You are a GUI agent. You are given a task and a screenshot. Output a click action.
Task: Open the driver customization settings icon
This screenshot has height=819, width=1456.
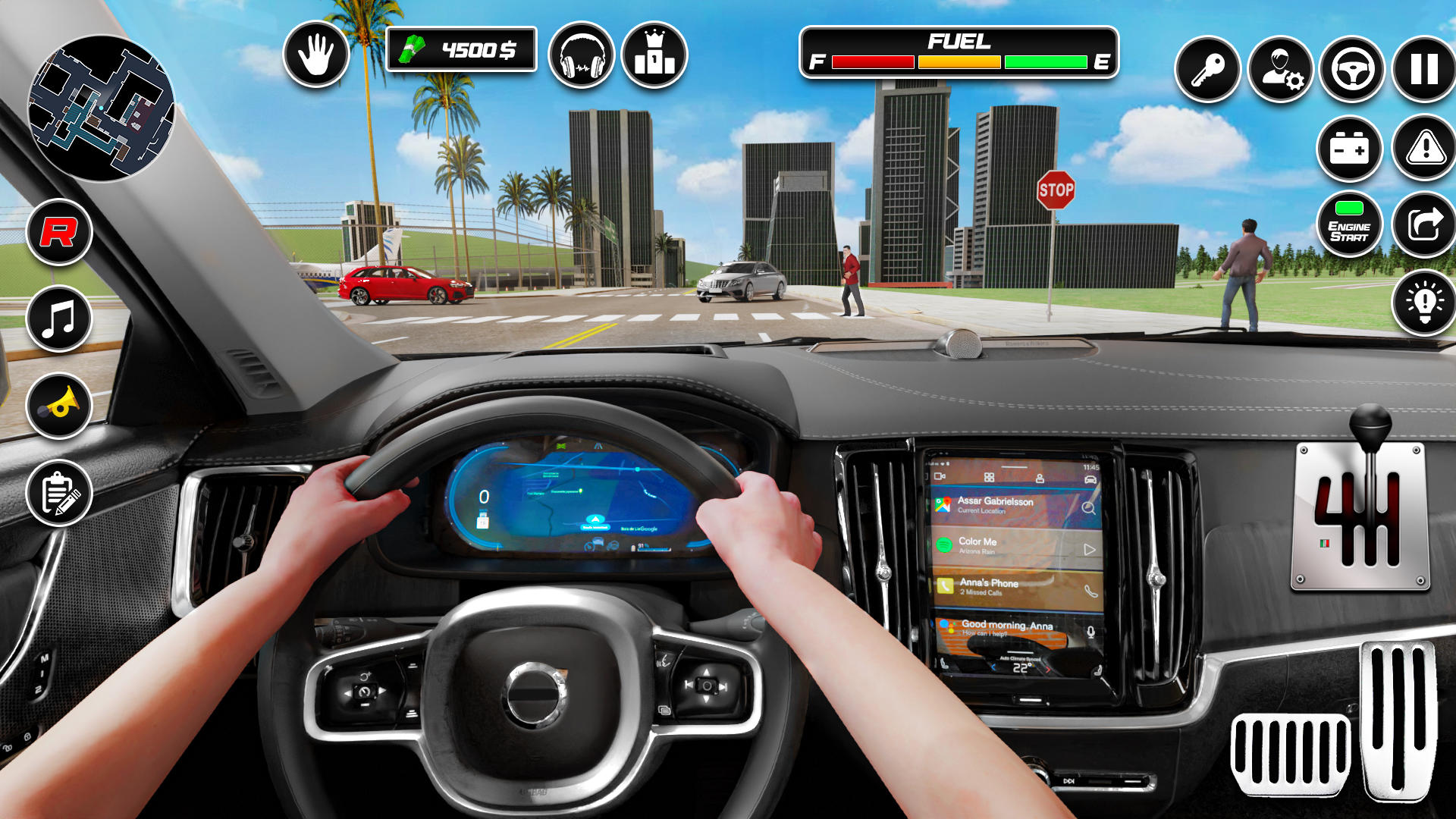1282,68
